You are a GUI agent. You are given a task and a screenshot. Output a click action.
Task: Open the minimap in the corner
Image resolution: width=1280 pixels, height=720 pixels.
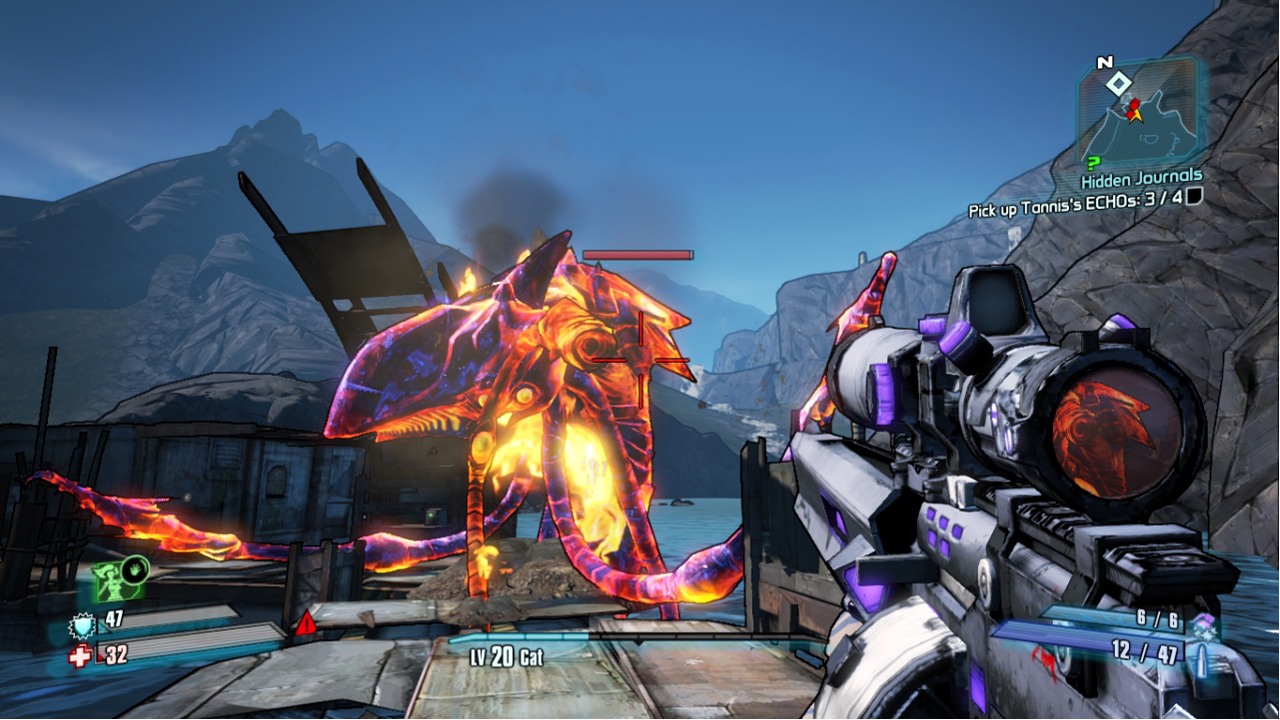pos(1140,115)
